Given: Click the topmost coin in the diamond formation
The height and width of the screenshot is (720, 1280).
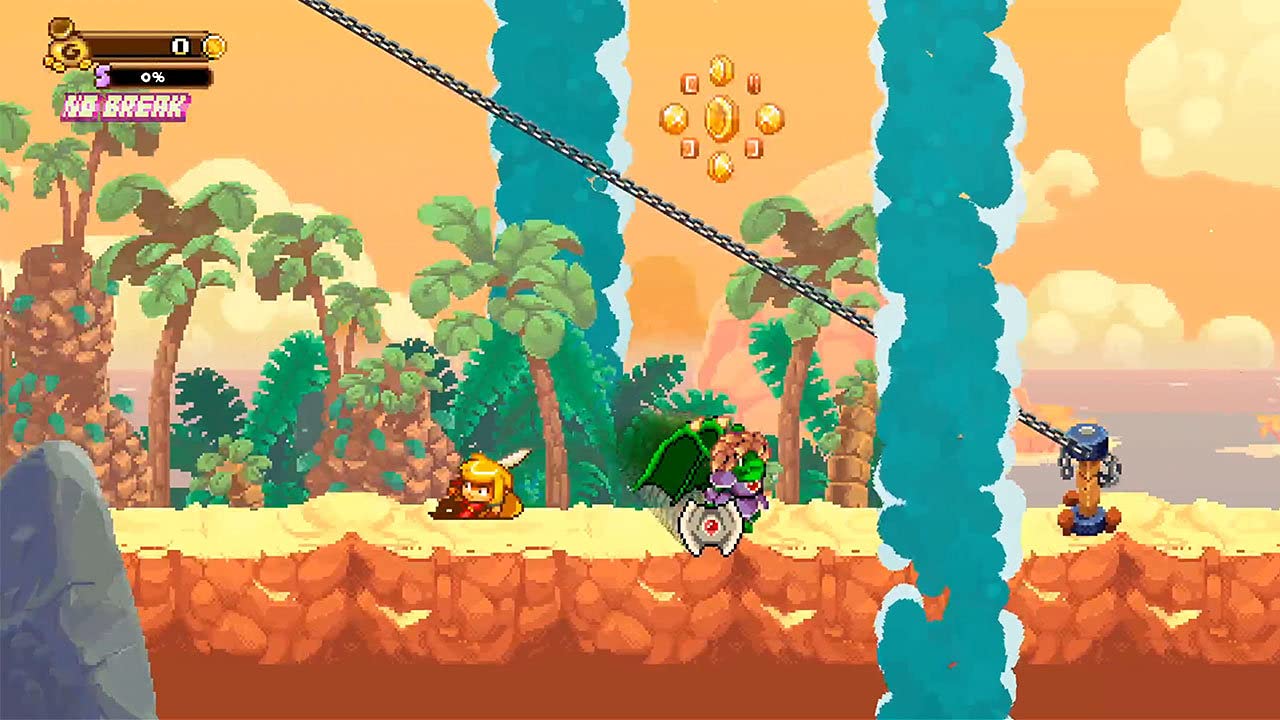Looking at the screenshot, I should [x=721, y=70].
